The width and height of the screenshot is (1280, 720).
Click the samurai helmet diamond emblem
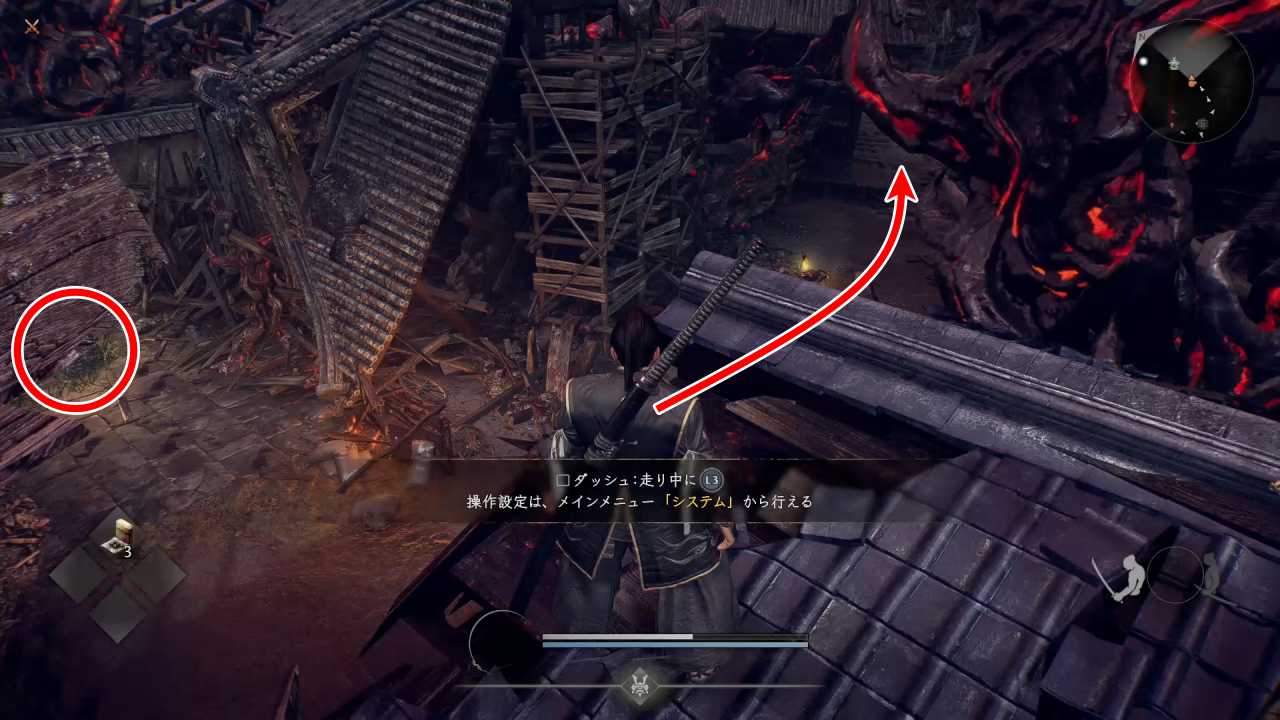coord(640,685)
